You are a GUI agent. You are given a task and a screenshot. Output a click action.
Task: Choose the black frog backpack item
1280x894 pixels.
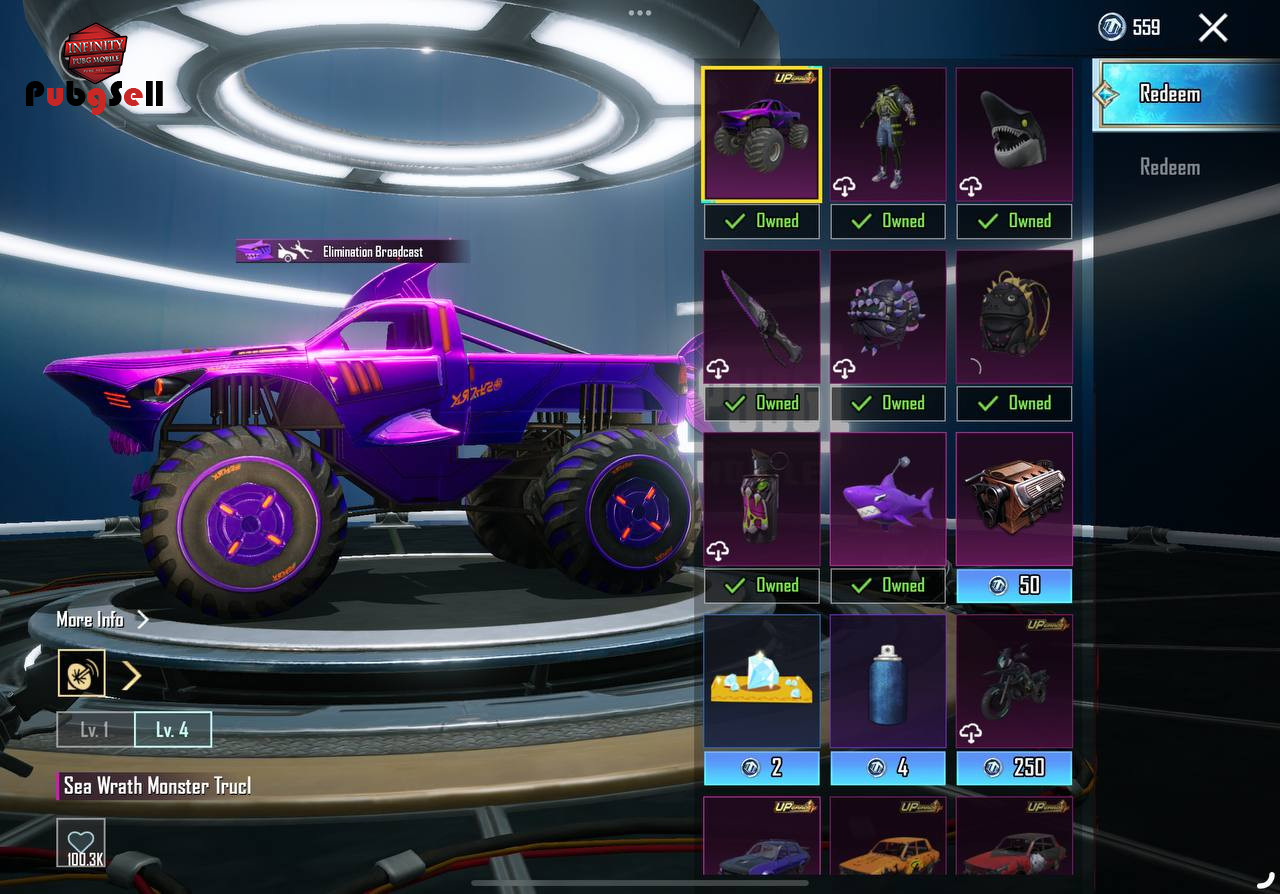pos(1014,317)
